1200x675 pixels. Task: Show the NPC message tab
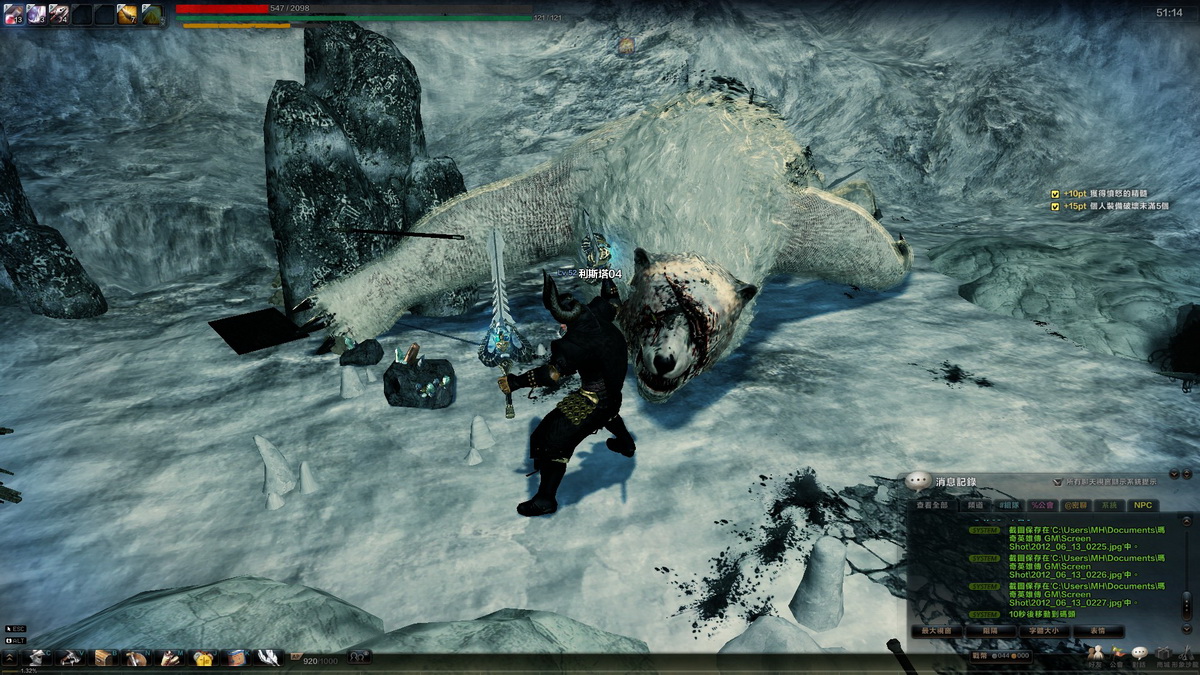tap(1141, 506)
